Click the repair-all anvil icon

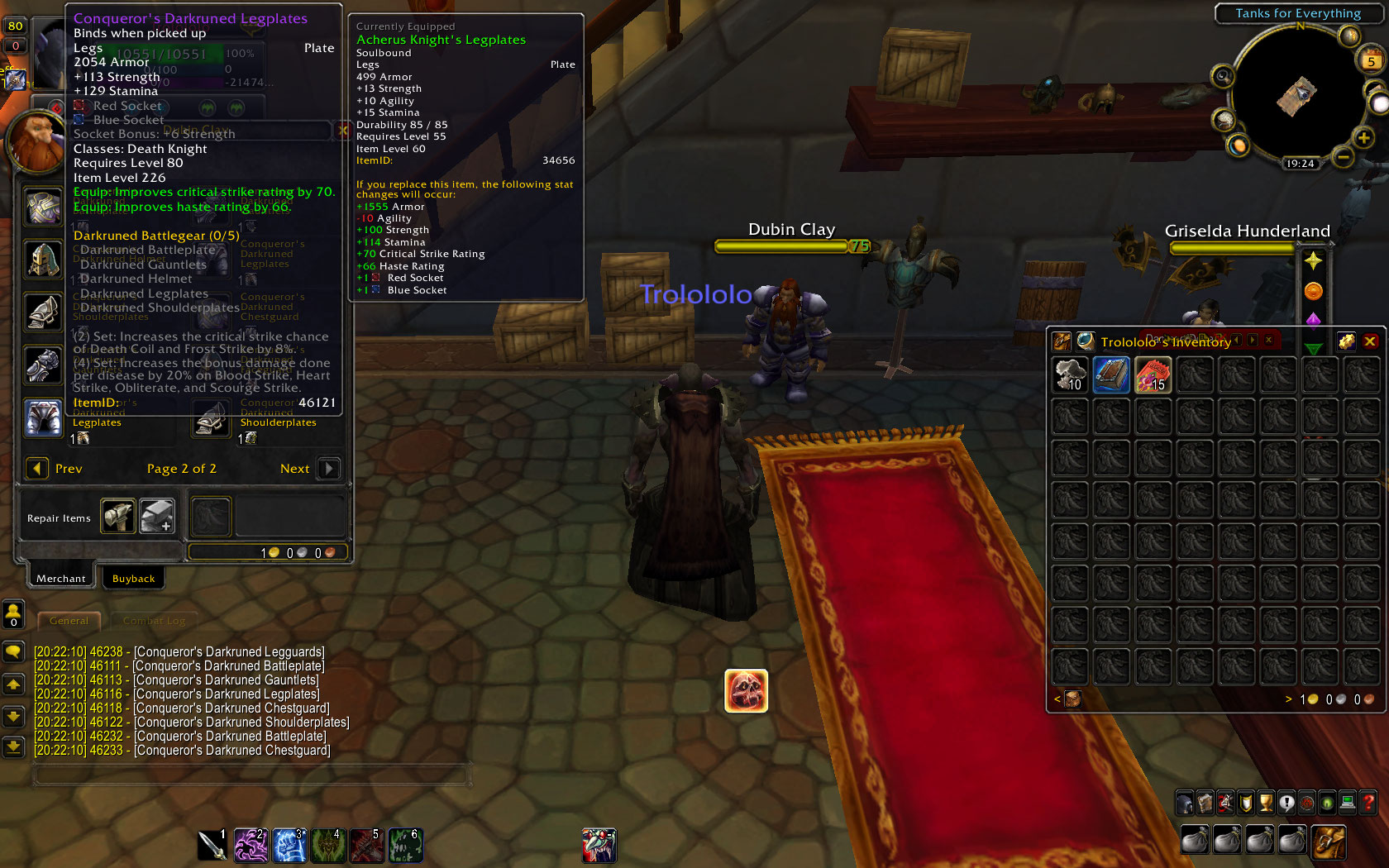(157, 516)
